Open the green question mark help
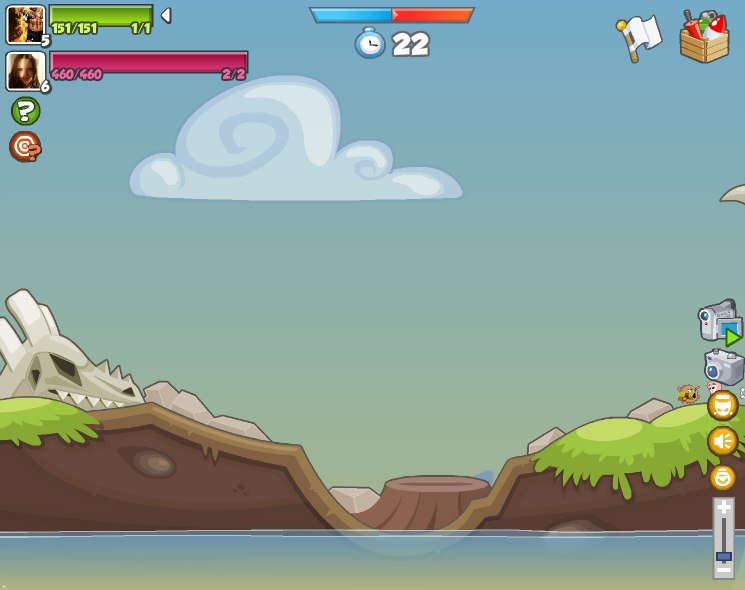 click(26, 111)
